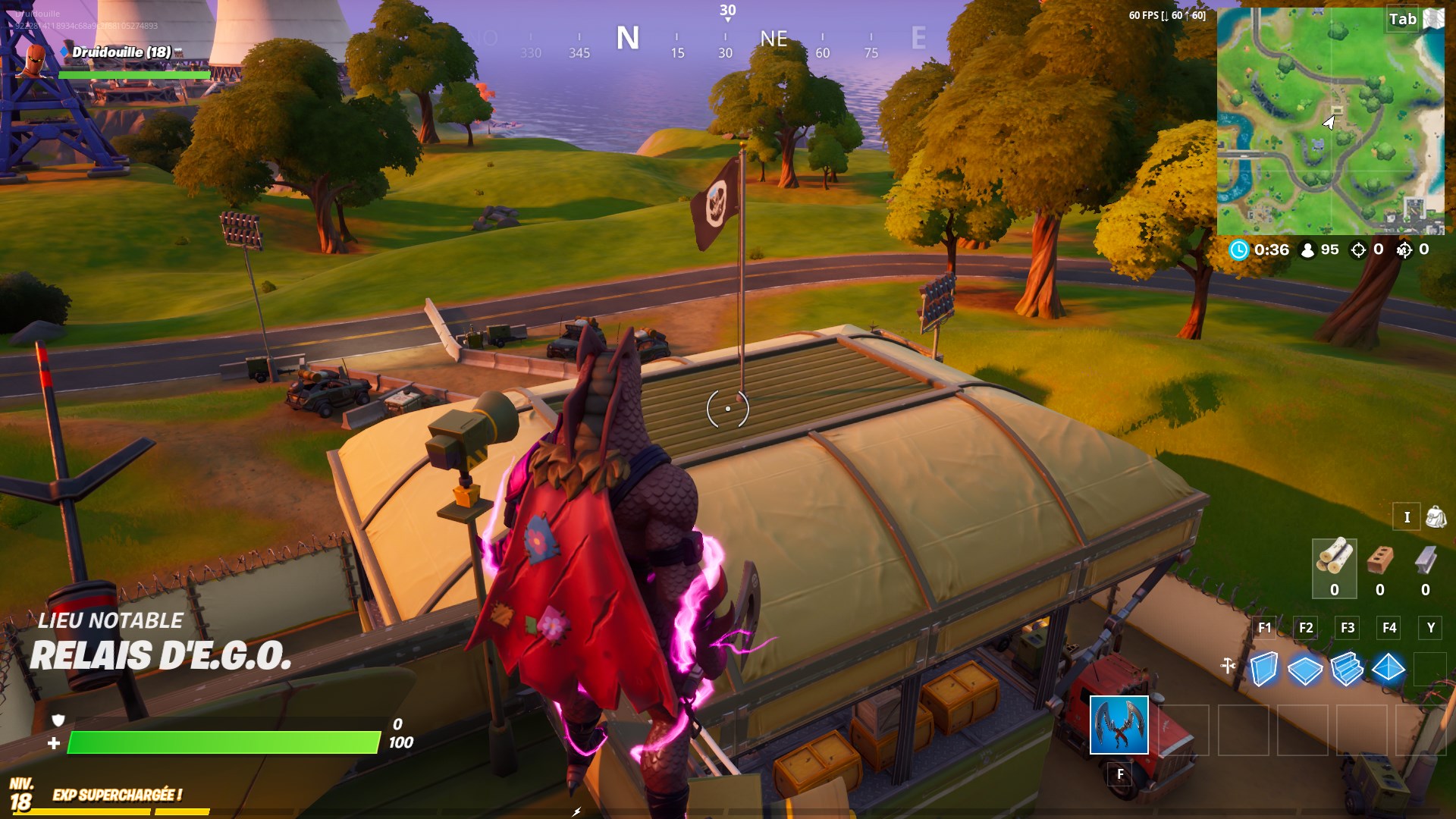Click the squad eliminations icon
Viewport: 1456px width, 819px height.
[1404, 249]
